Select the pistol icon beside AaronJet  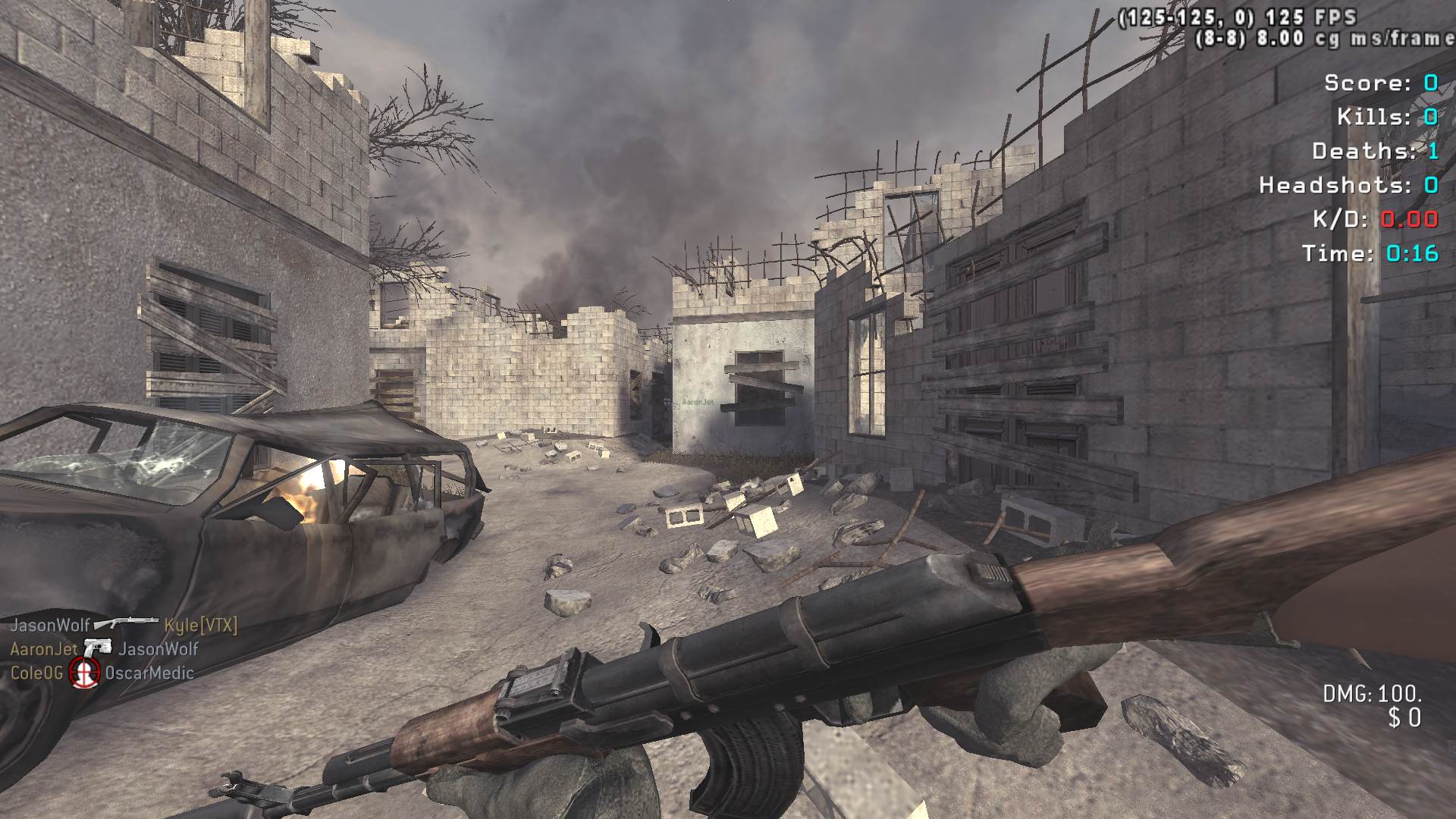(x=98, y=648)
